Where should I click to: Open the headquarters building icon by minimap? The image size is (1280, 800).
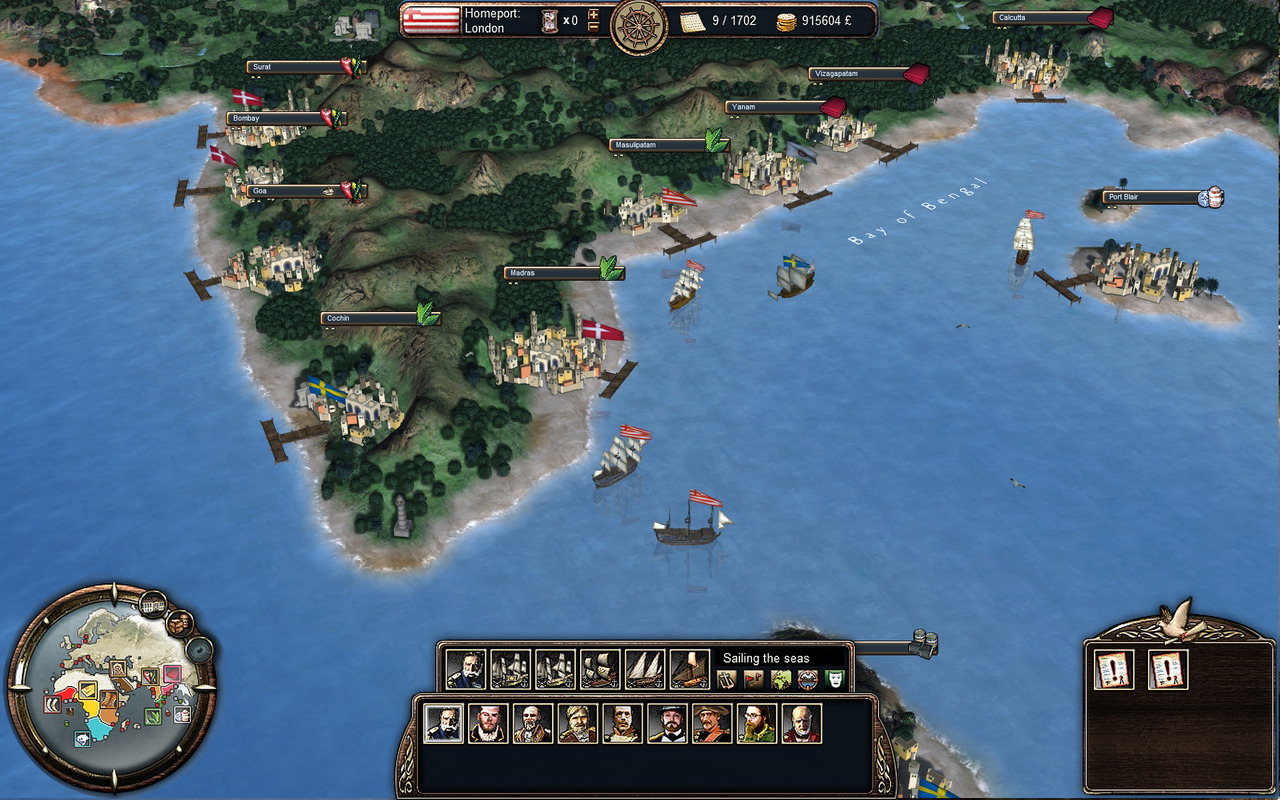153,604
